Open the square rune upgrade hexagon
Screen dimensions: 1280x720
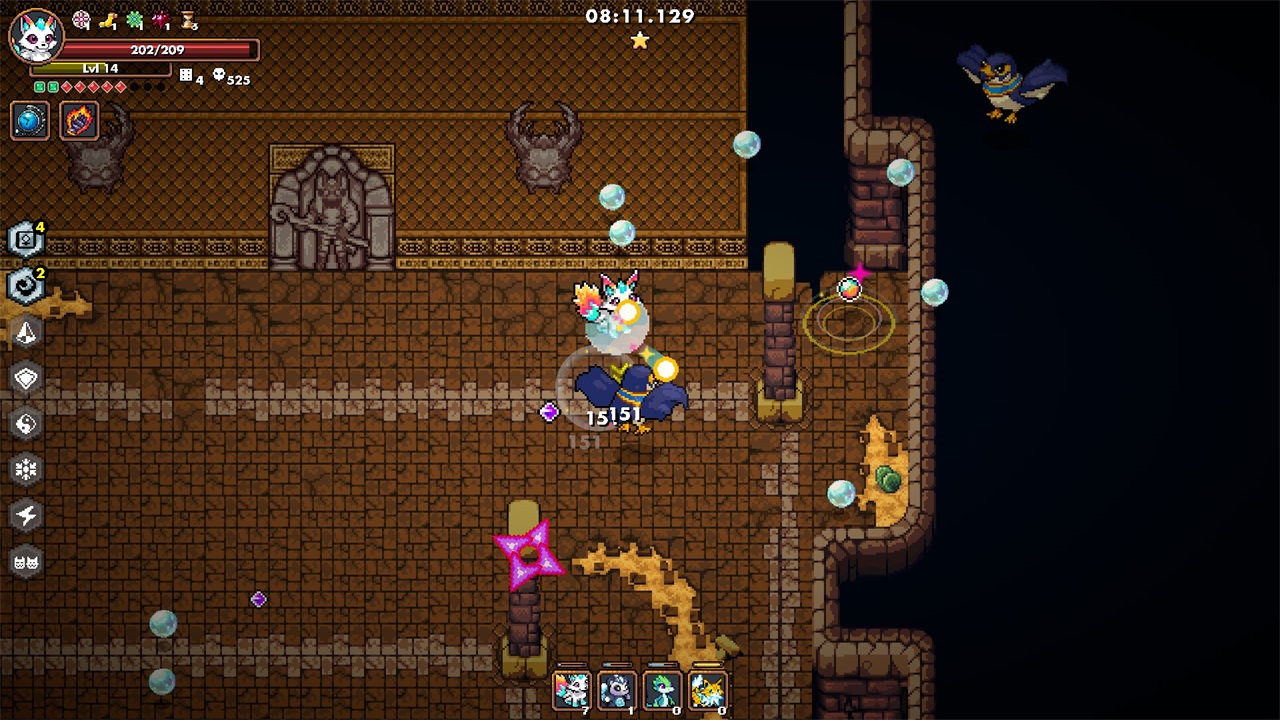[25, 240]
